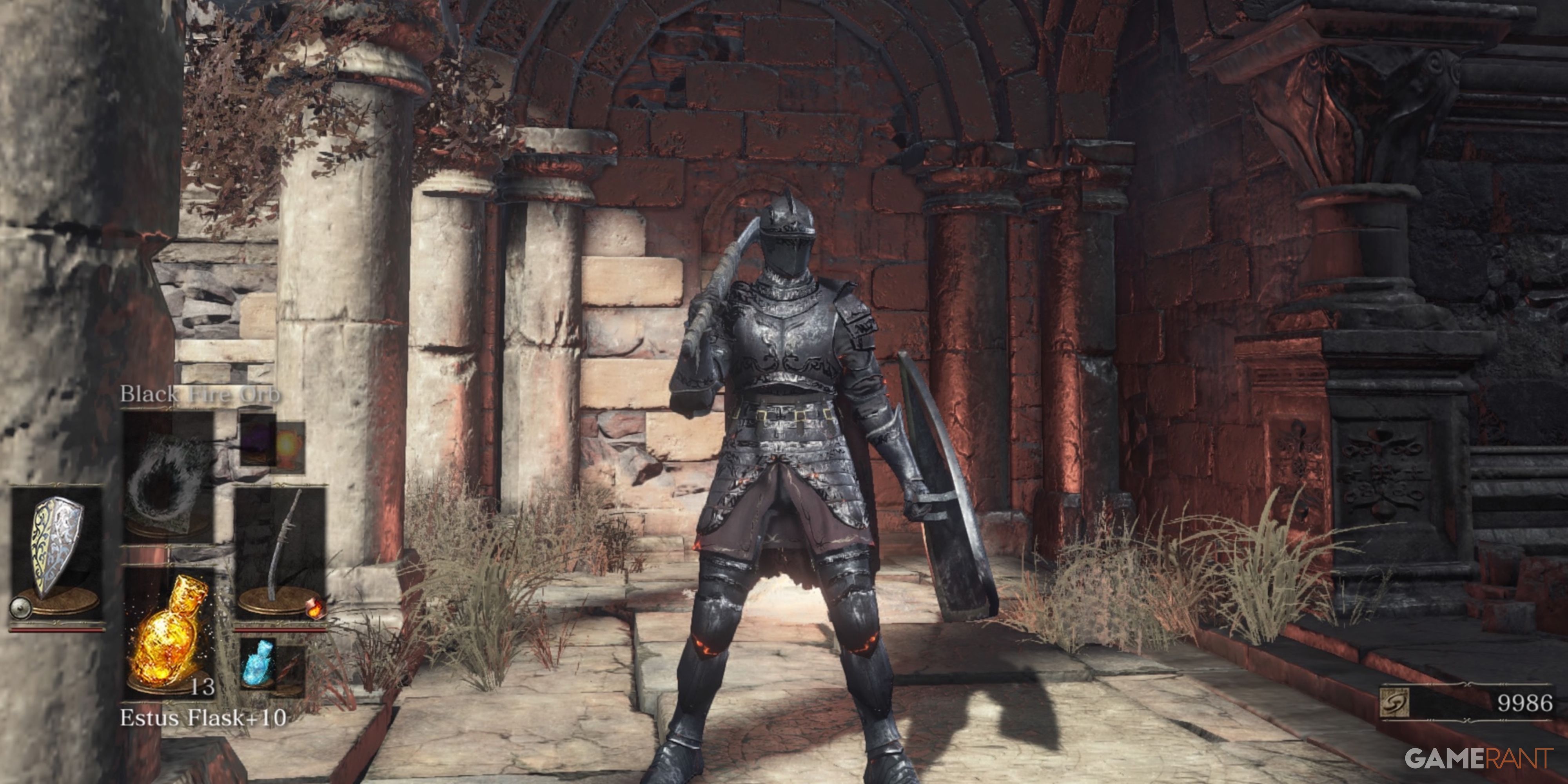This screenshot has width=1568, height=784.
Task: Click the Estus Flask+10 text label
Action: point(202,718)
